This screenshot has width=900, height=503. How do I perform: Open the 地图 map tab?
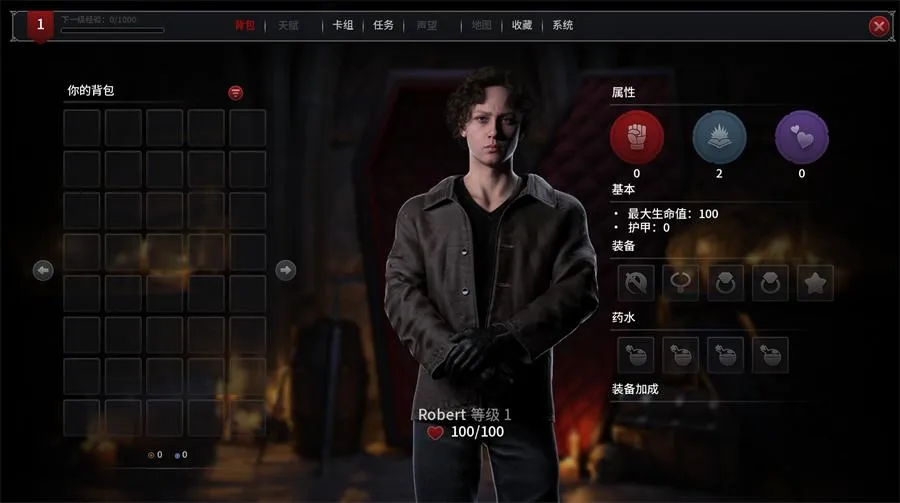(x=481, y=26)
